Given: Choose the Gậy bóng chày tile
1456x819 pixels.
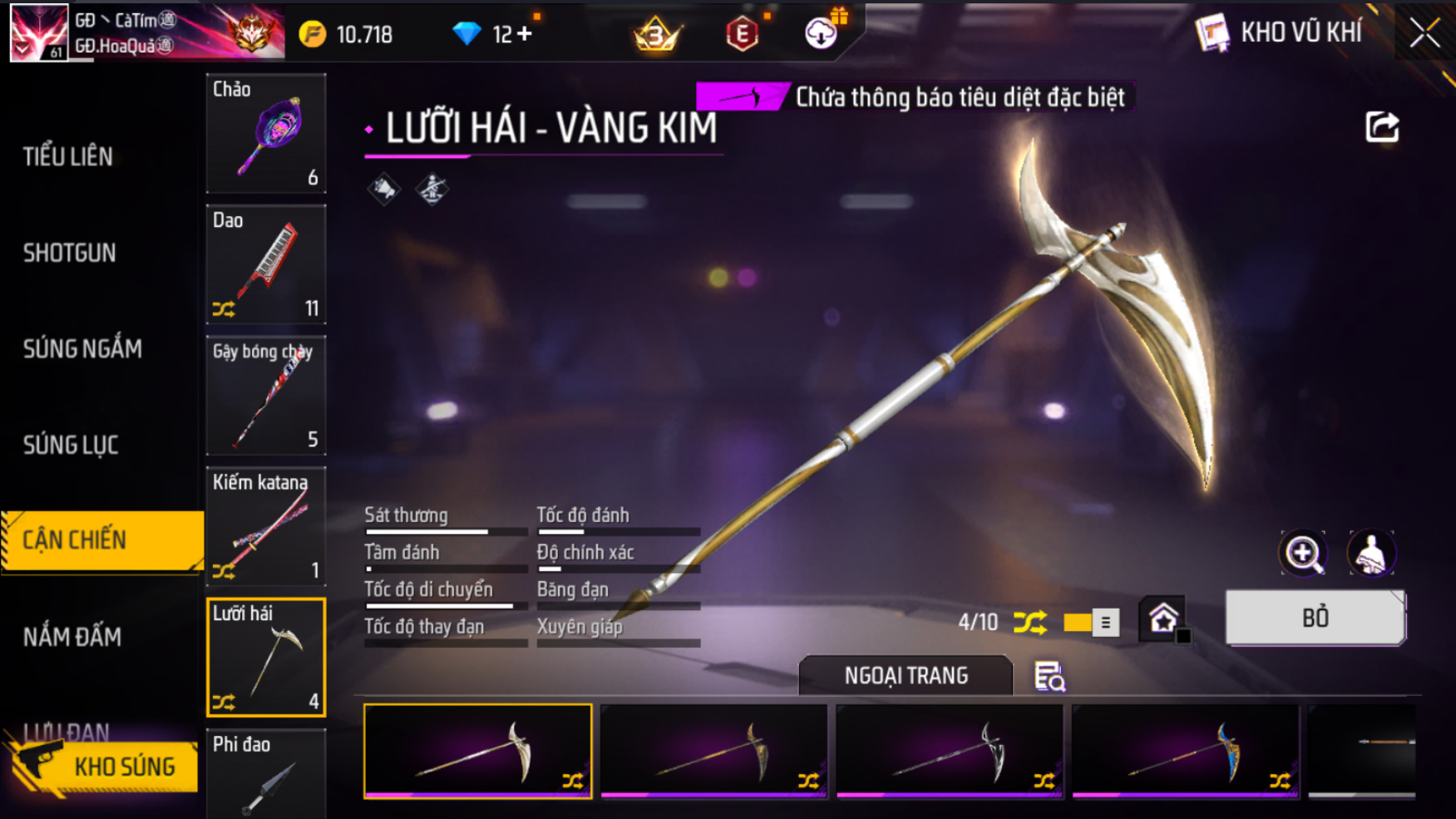Looking at the screenshot, I should point(266,396).
